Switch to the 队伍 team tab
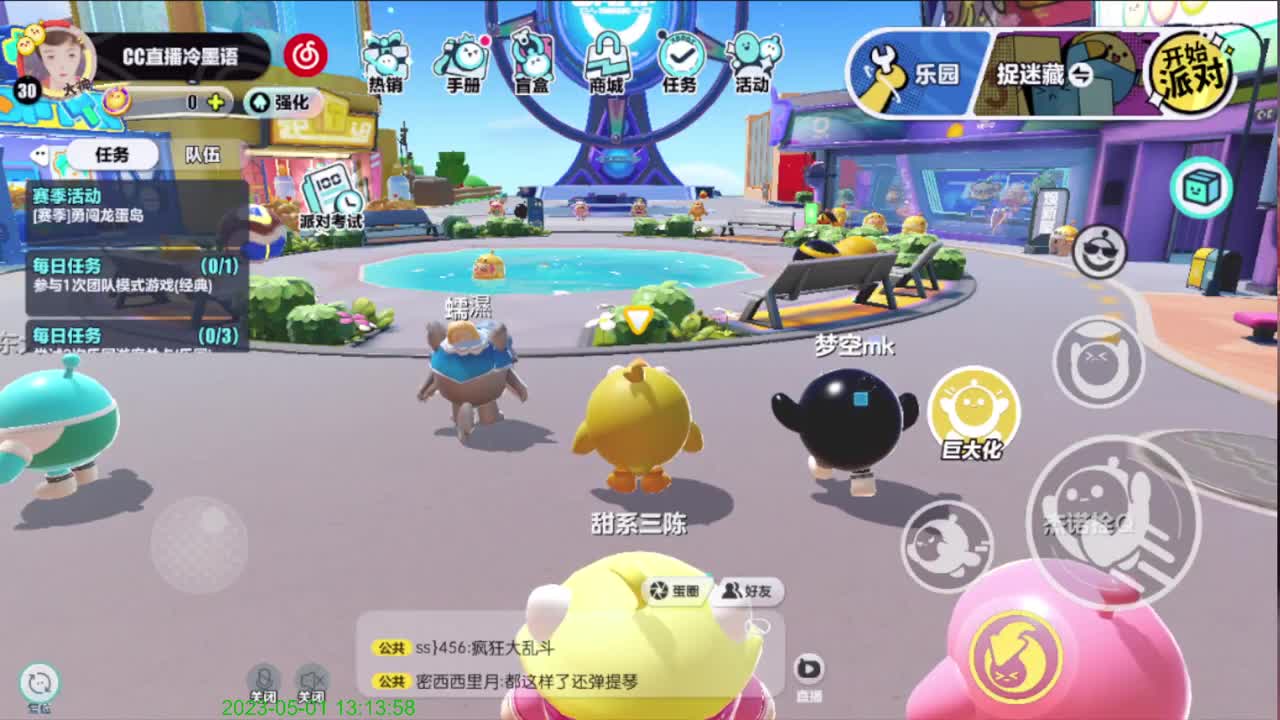Viewport: 1280px width, 720px height. point(204,154)
